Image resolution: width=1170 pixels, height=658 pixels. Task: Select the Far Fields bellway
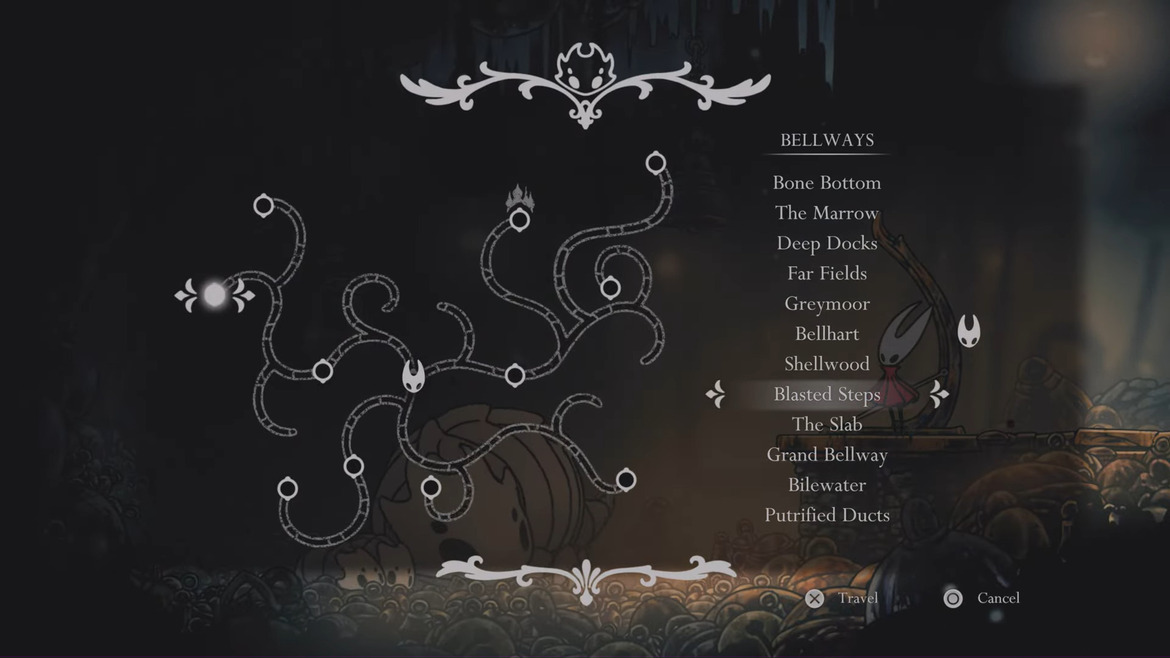click(826, 273)
